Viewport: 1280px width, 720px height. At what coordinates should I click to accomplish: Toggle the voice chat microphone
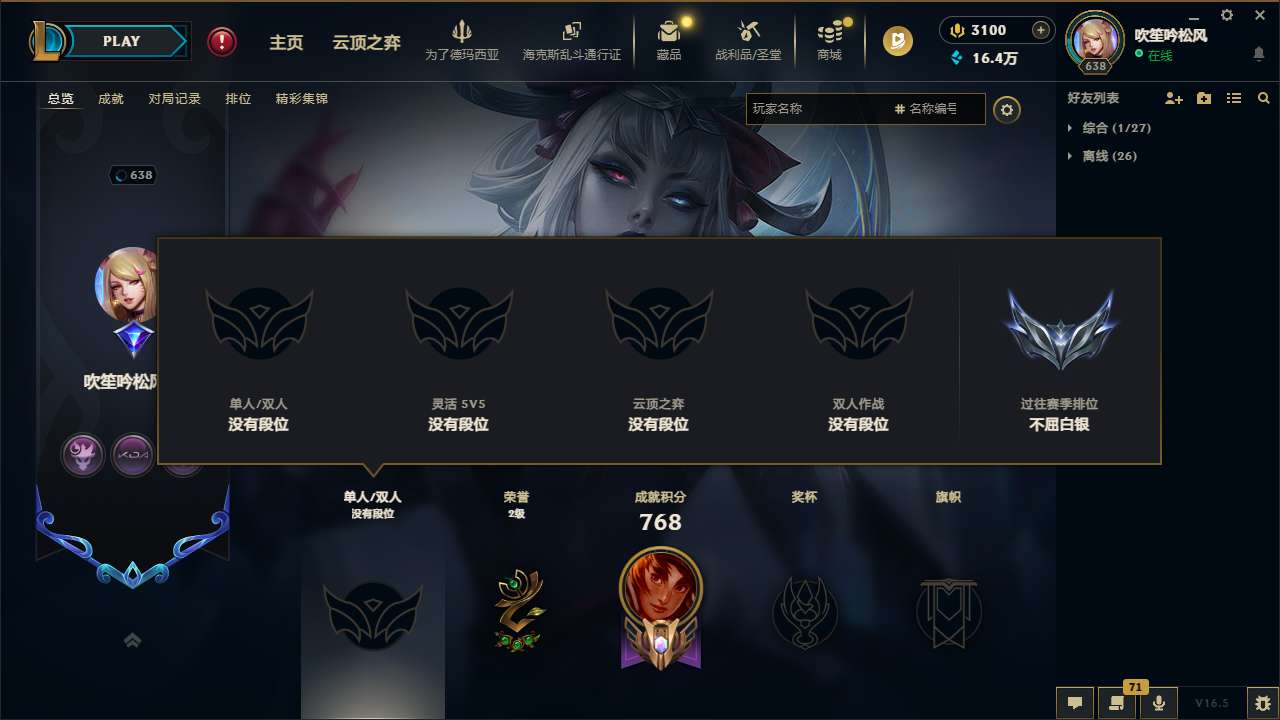pos(1159,703)
